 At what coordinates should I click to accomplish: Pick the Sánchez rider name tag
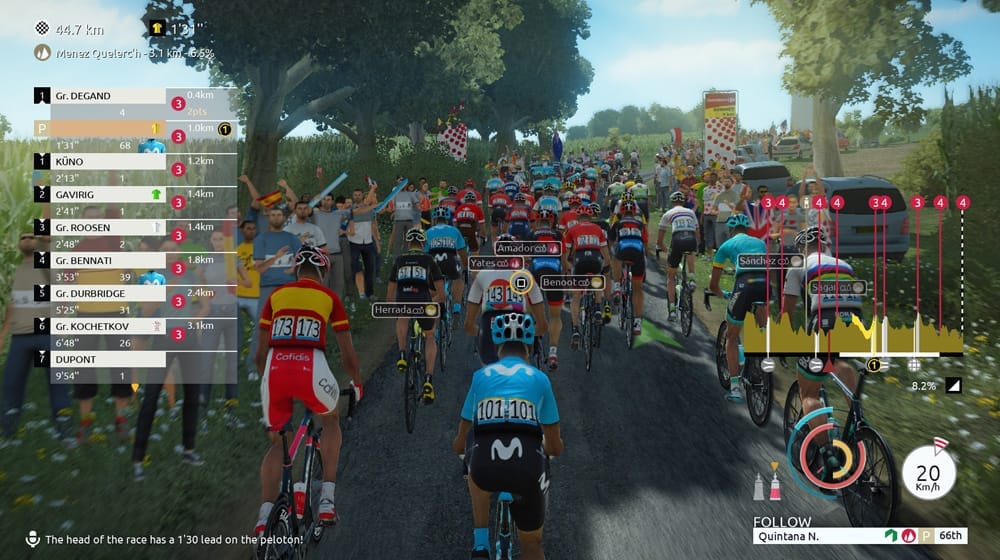[x=771, y=261]
